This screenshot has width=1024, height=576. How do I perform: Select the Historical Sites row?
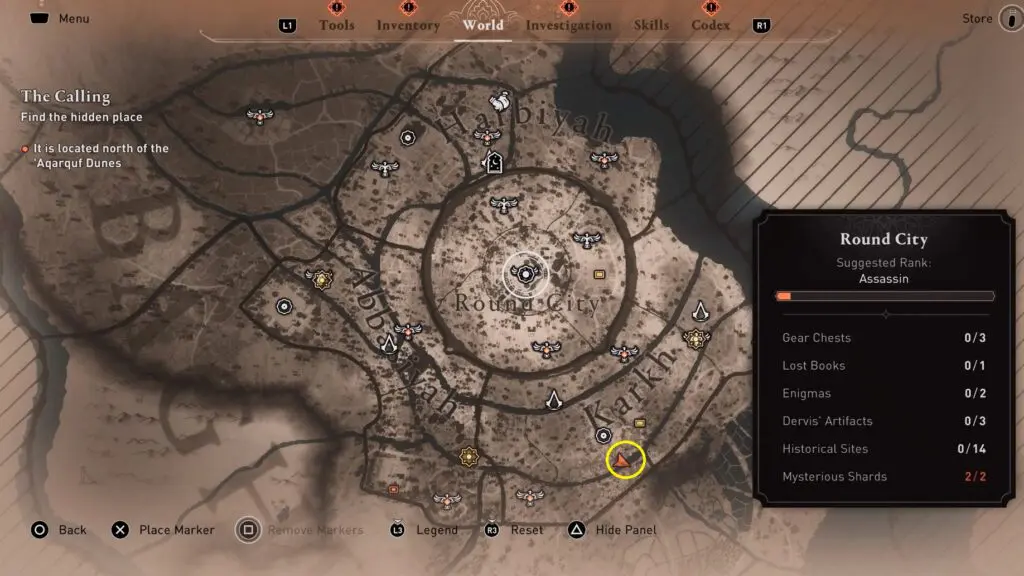(x=884, y=449)
